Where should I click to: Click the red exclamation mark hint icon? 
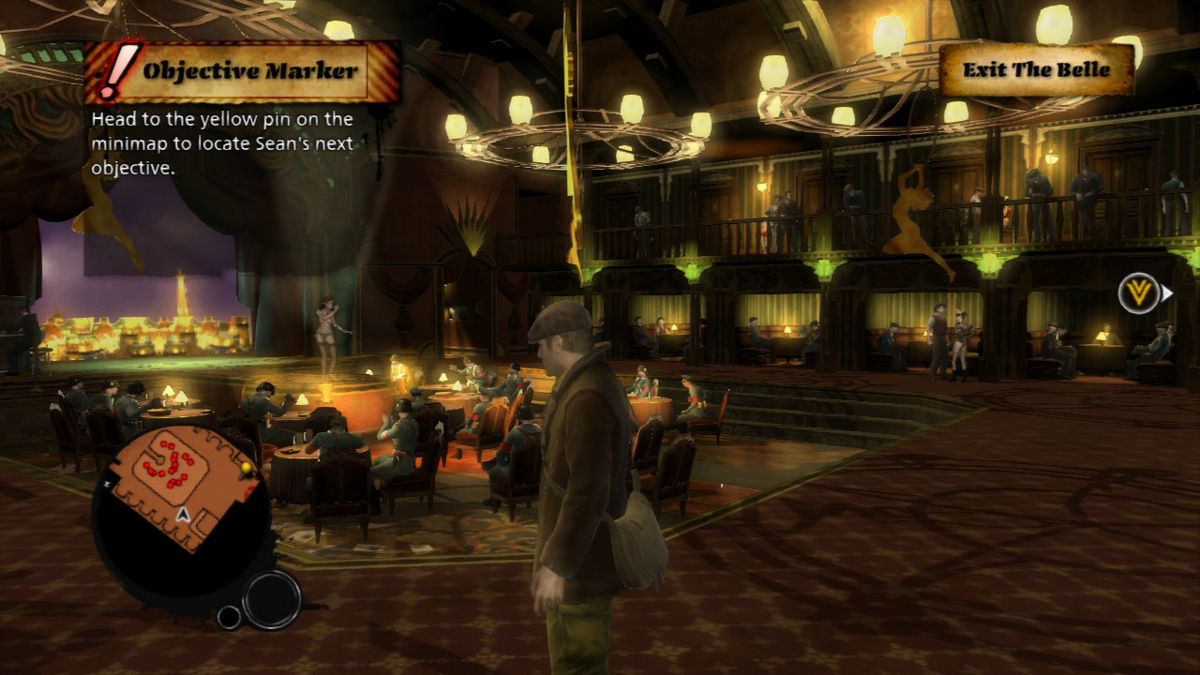pos(117,70)
